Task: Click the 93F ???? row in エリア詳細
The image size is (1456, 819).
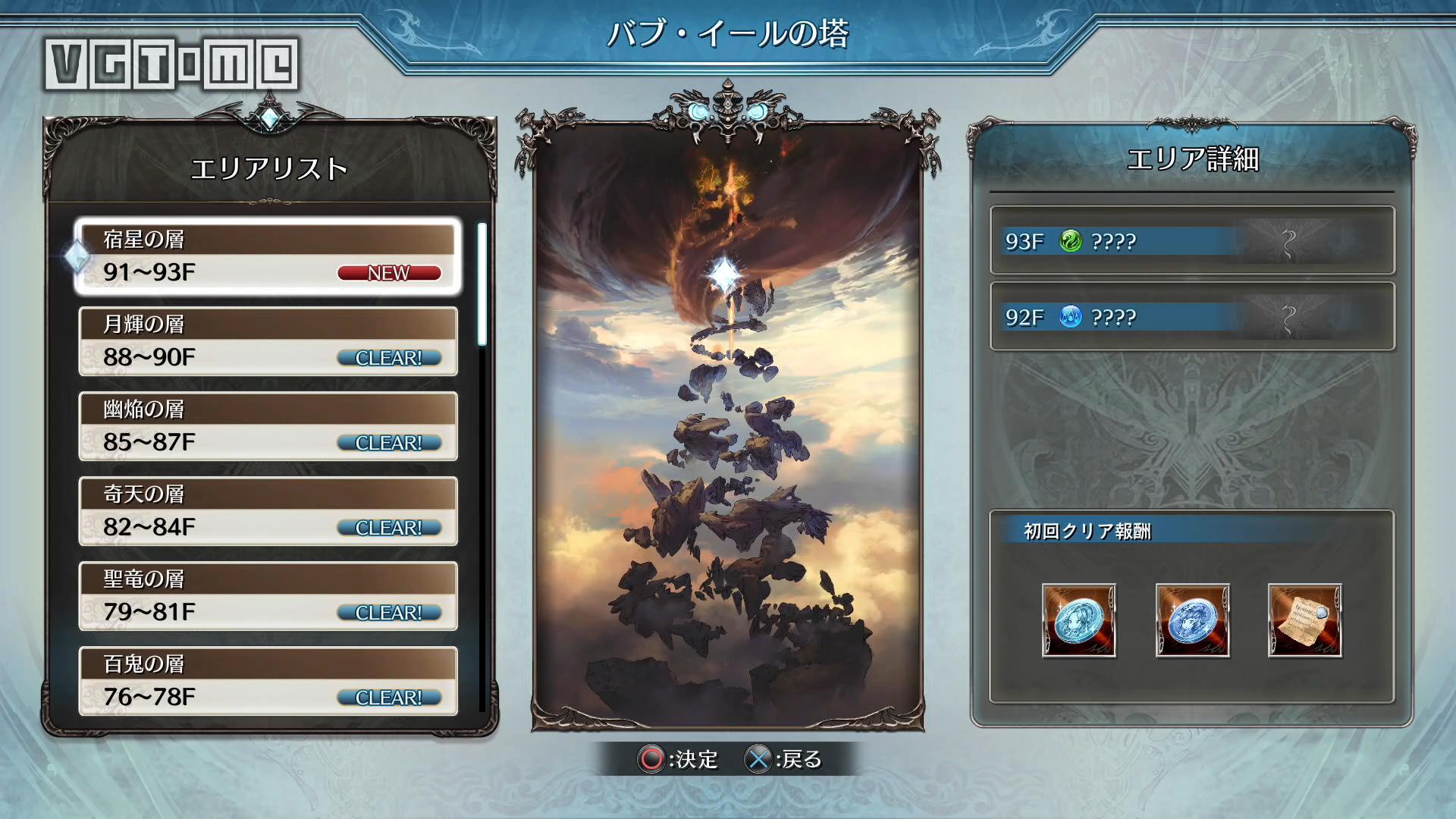Action: pos(1191,241)
